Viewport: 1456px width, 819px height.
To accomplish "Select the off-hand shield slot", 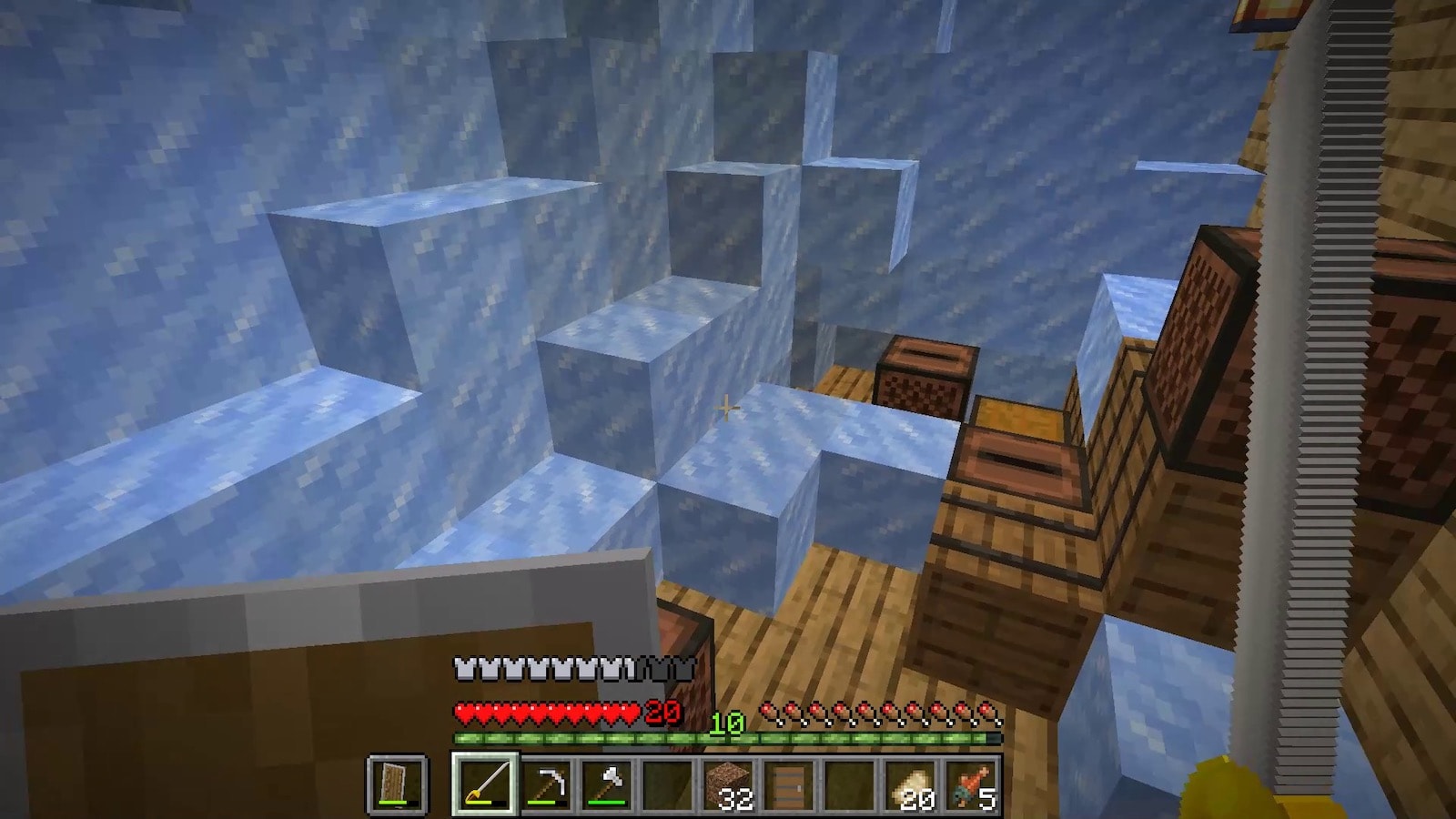I will tap(397, 784).
